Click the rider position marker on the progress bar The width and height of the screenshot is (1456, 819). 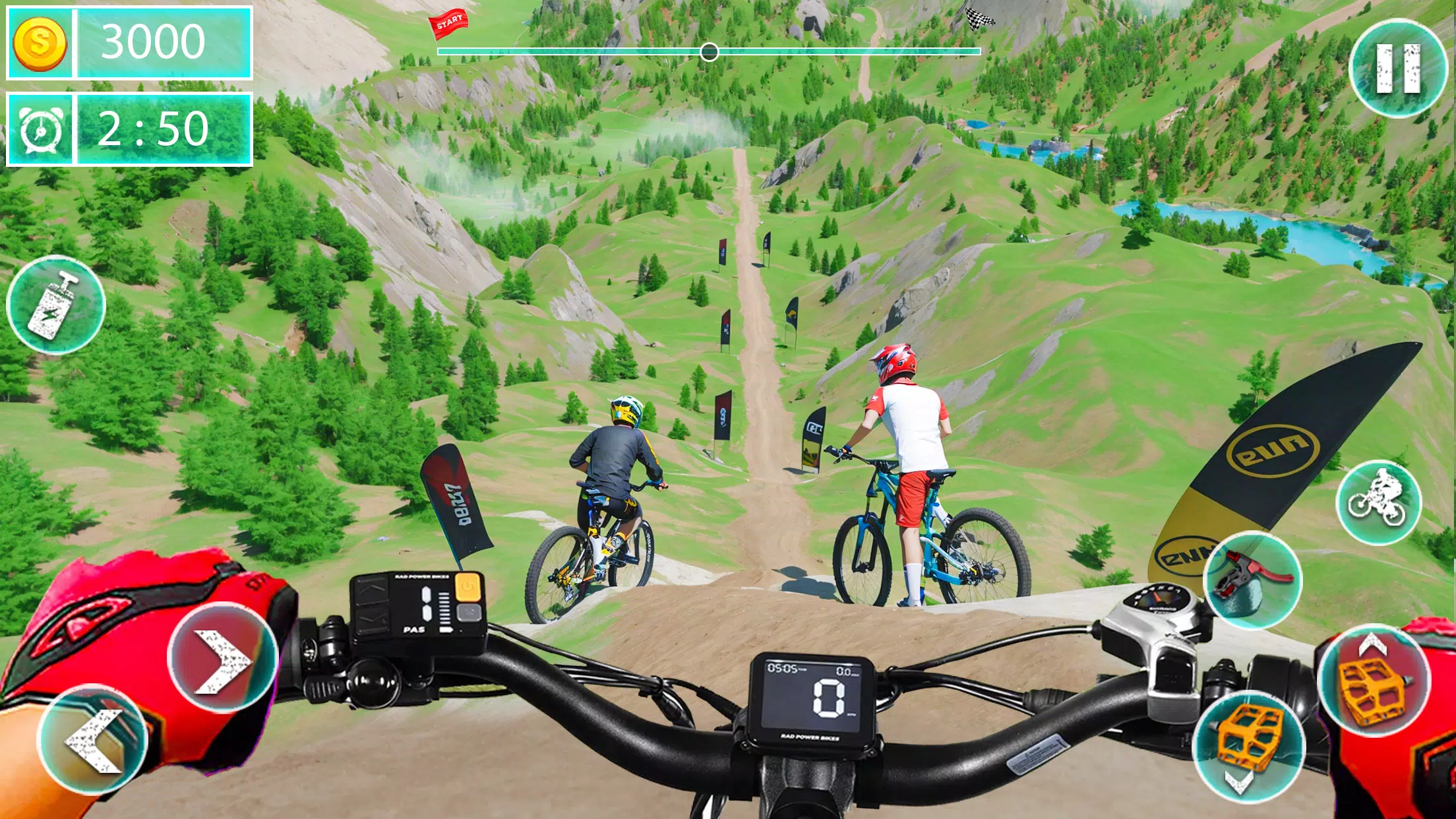[x=709, y=52]
